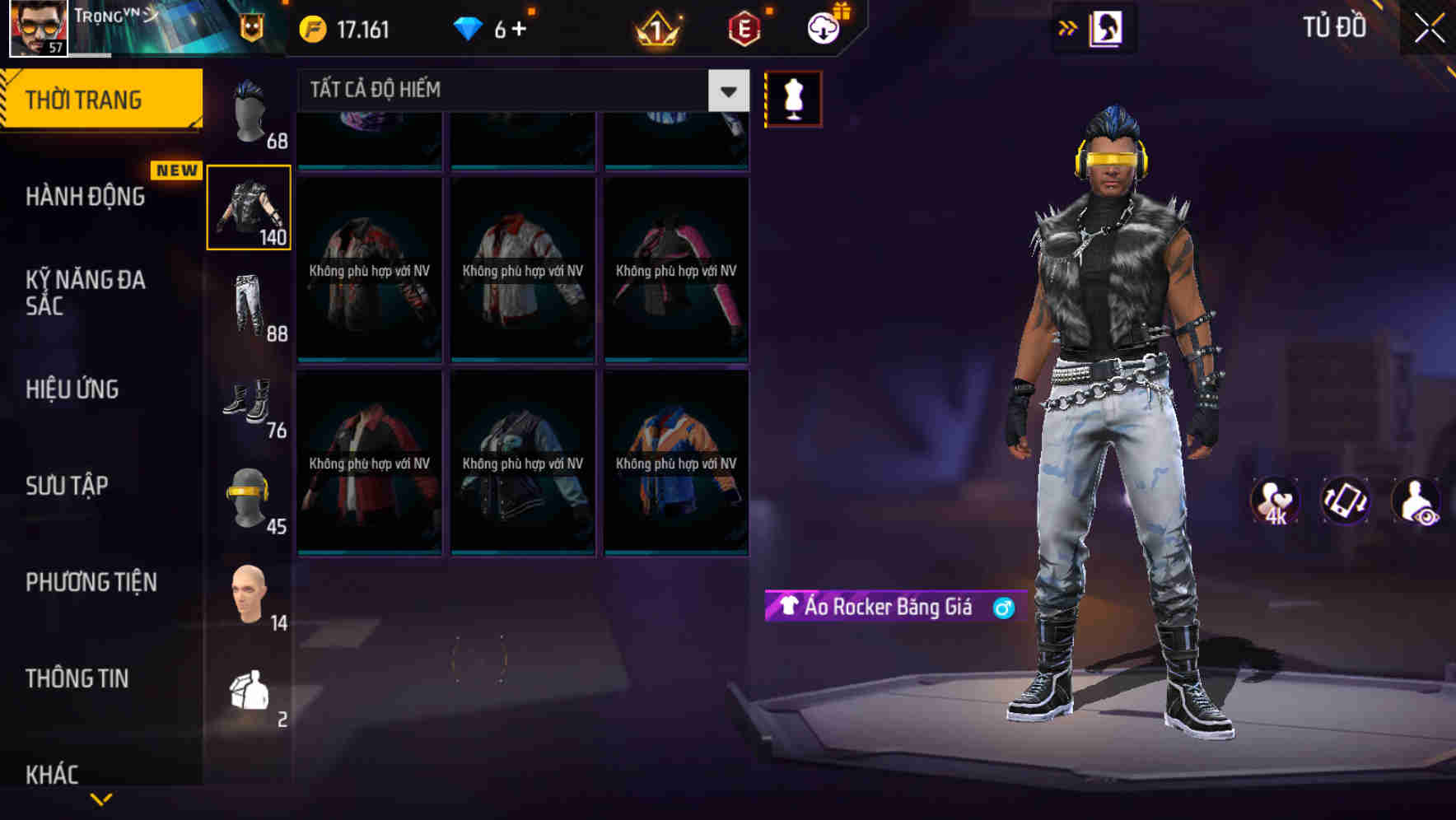Collapse the panel using the double-arrow chevron
Viewport: 1456px width, 820px height.
click(x=1068, y=26)
